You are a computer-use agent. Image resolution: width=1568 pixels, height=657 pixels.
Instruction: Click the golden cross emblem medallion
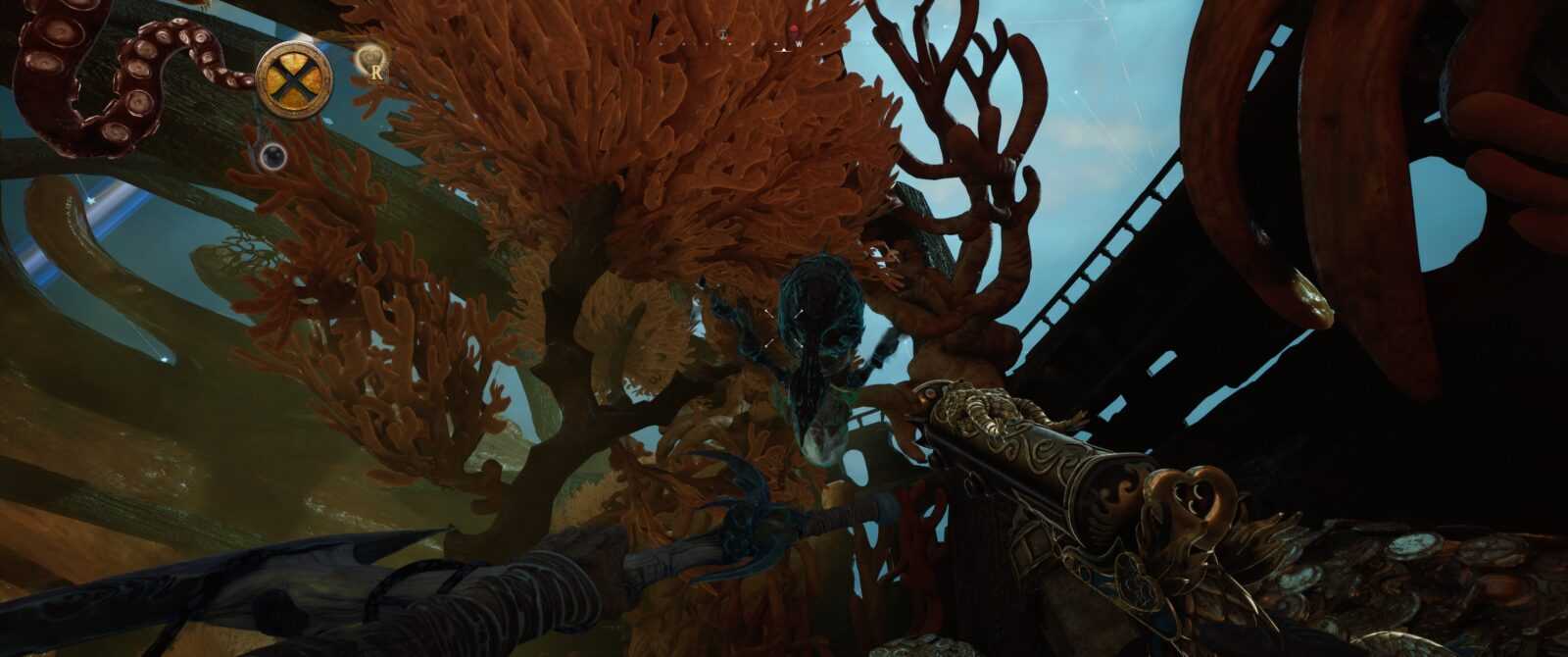293,80
